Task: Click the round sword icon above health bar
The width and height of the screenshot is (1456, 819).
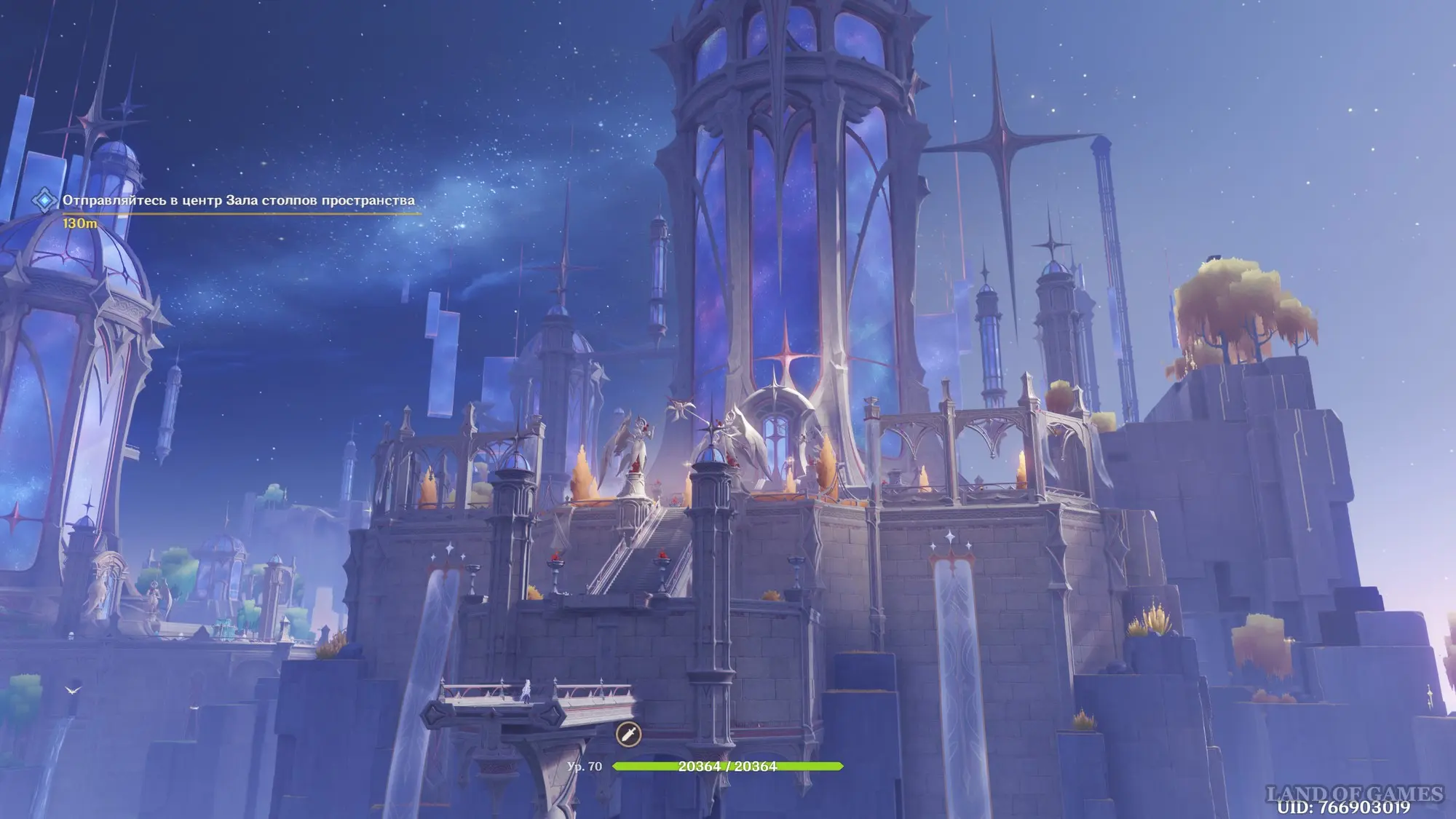Action: pos(628,734)
